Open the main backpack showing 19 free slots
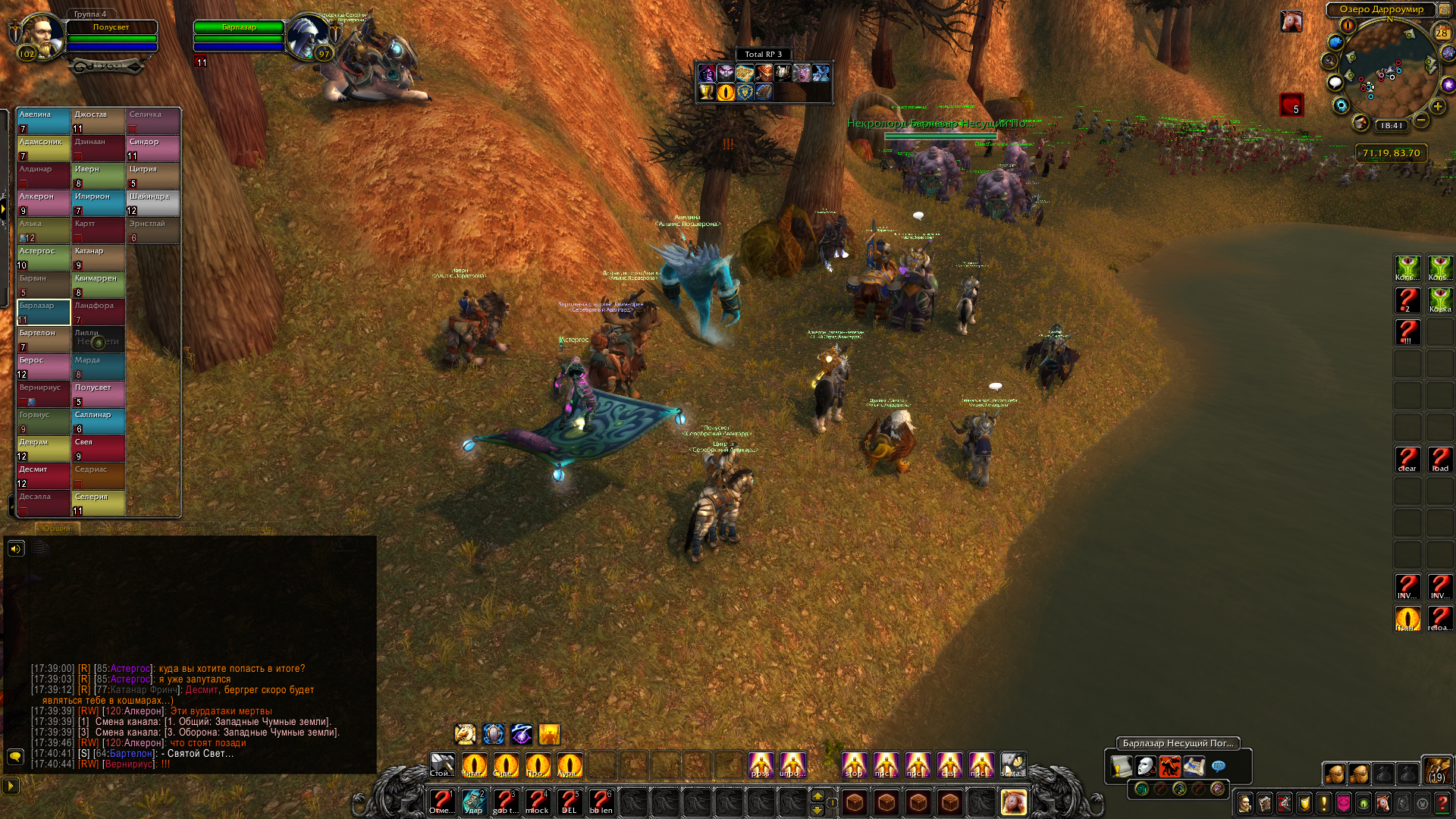 [x=1436, y=770]
